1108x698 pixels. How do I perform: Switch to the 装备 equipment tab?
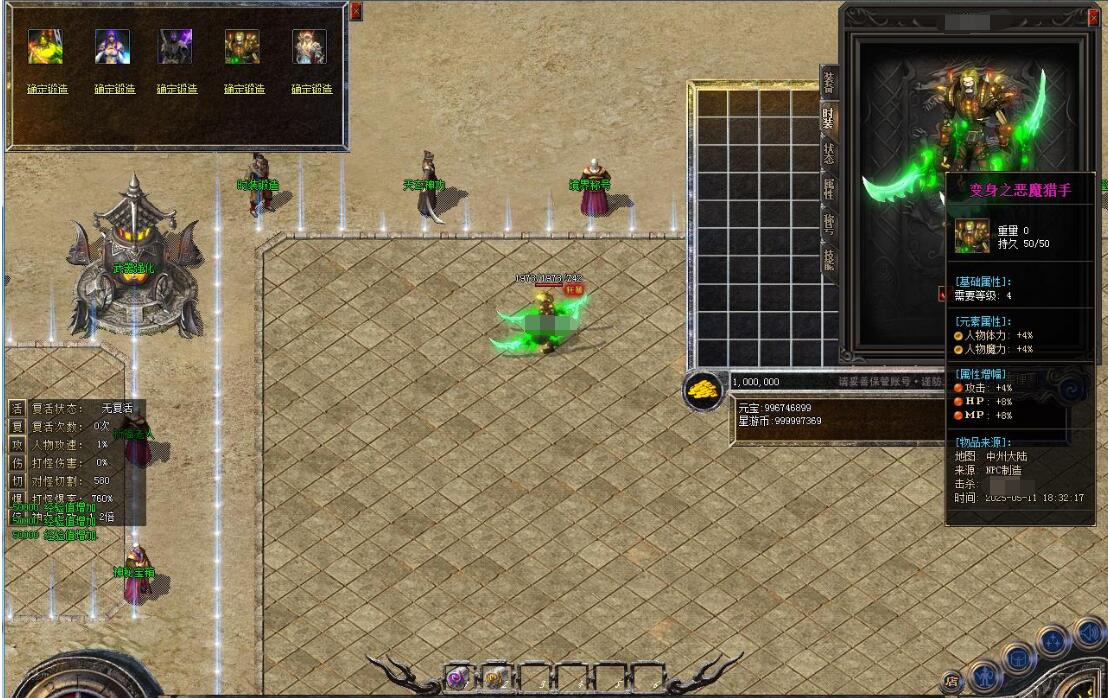point(828,83)
